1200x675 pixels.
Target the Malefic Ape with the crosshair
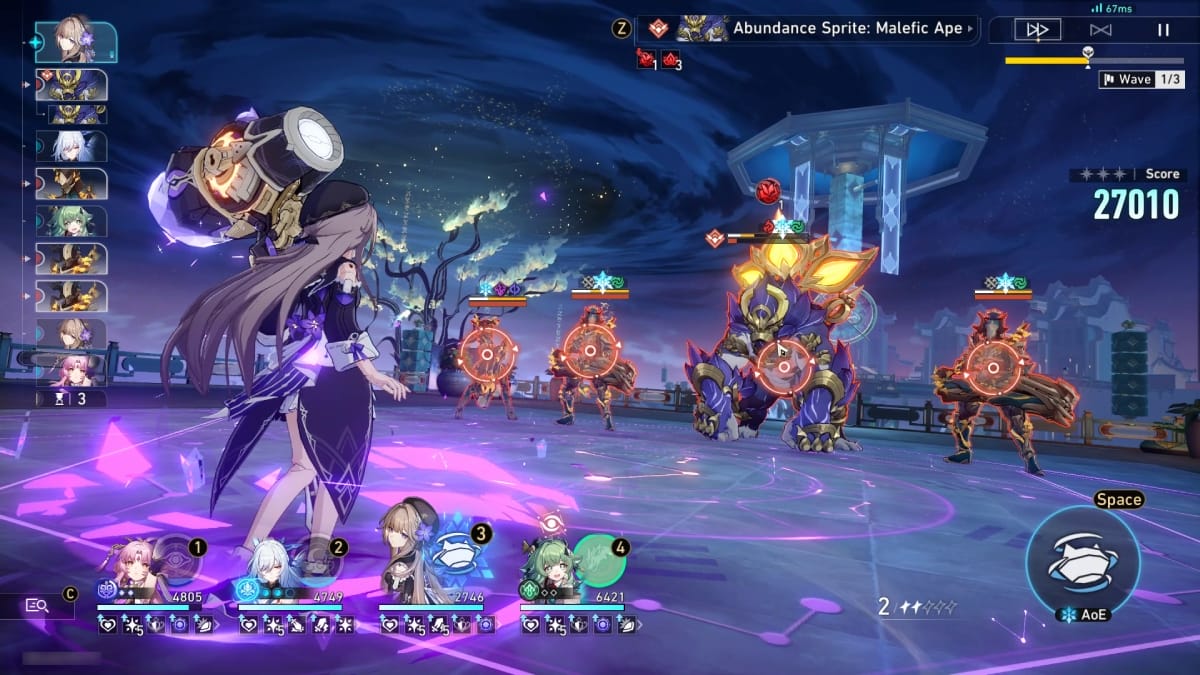click(783, 367)
